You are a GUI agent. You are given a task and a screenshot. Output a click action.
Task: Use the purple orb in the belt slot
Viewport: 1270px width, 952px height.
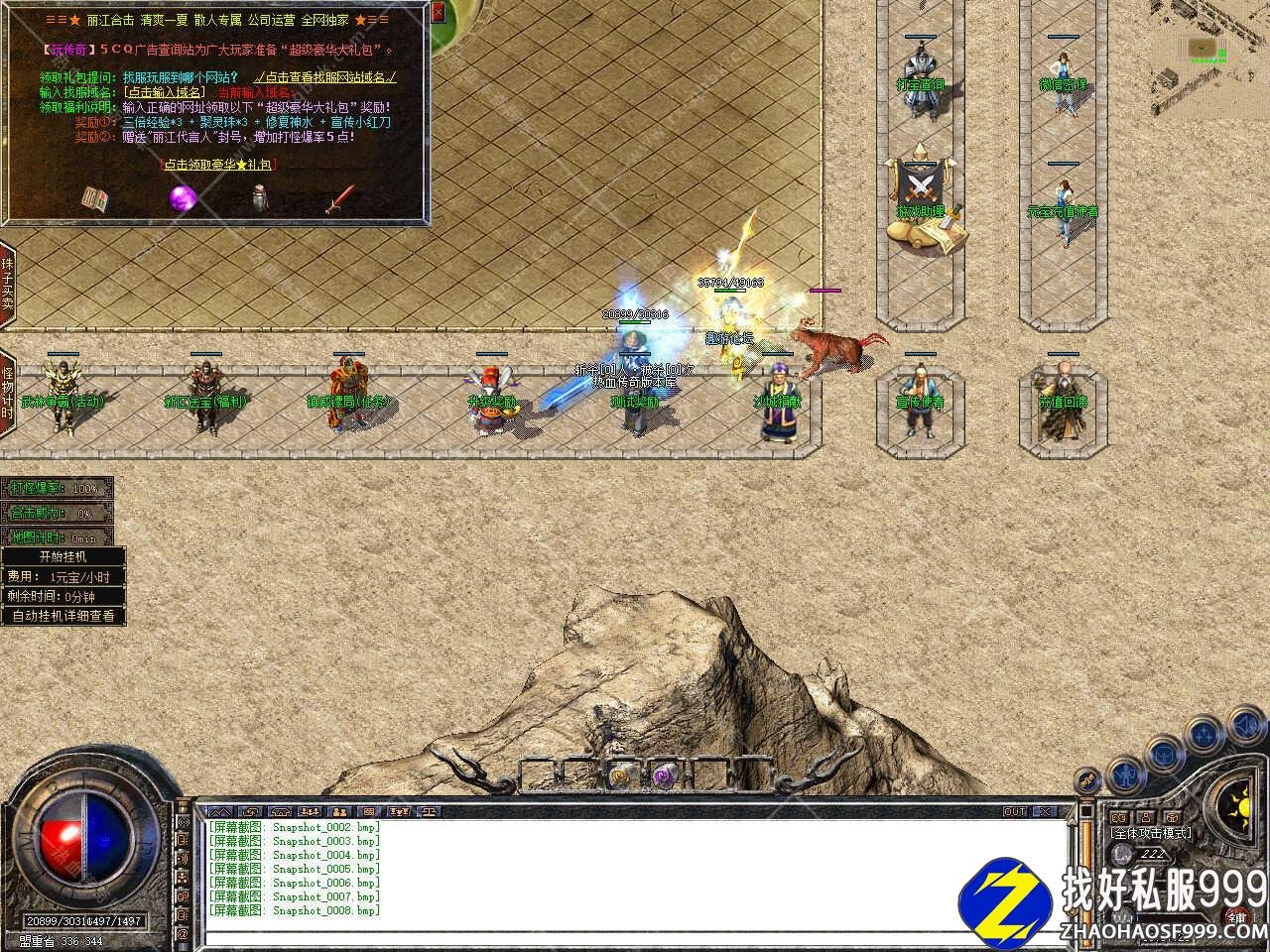(x=661, y=774)
